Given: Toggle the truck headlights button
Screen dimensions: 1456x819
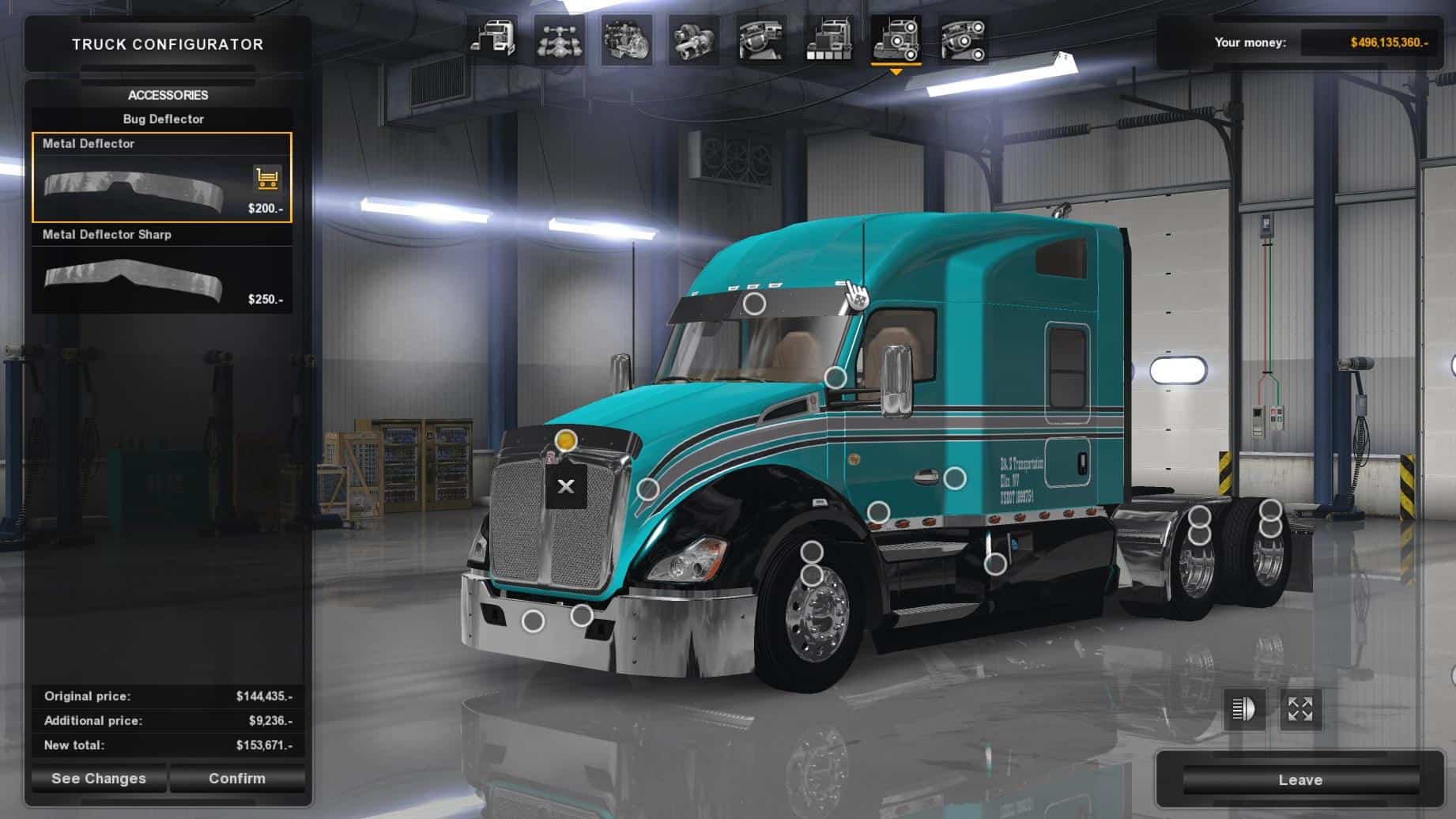Looking at the screenshot, I should [1244, 709].
